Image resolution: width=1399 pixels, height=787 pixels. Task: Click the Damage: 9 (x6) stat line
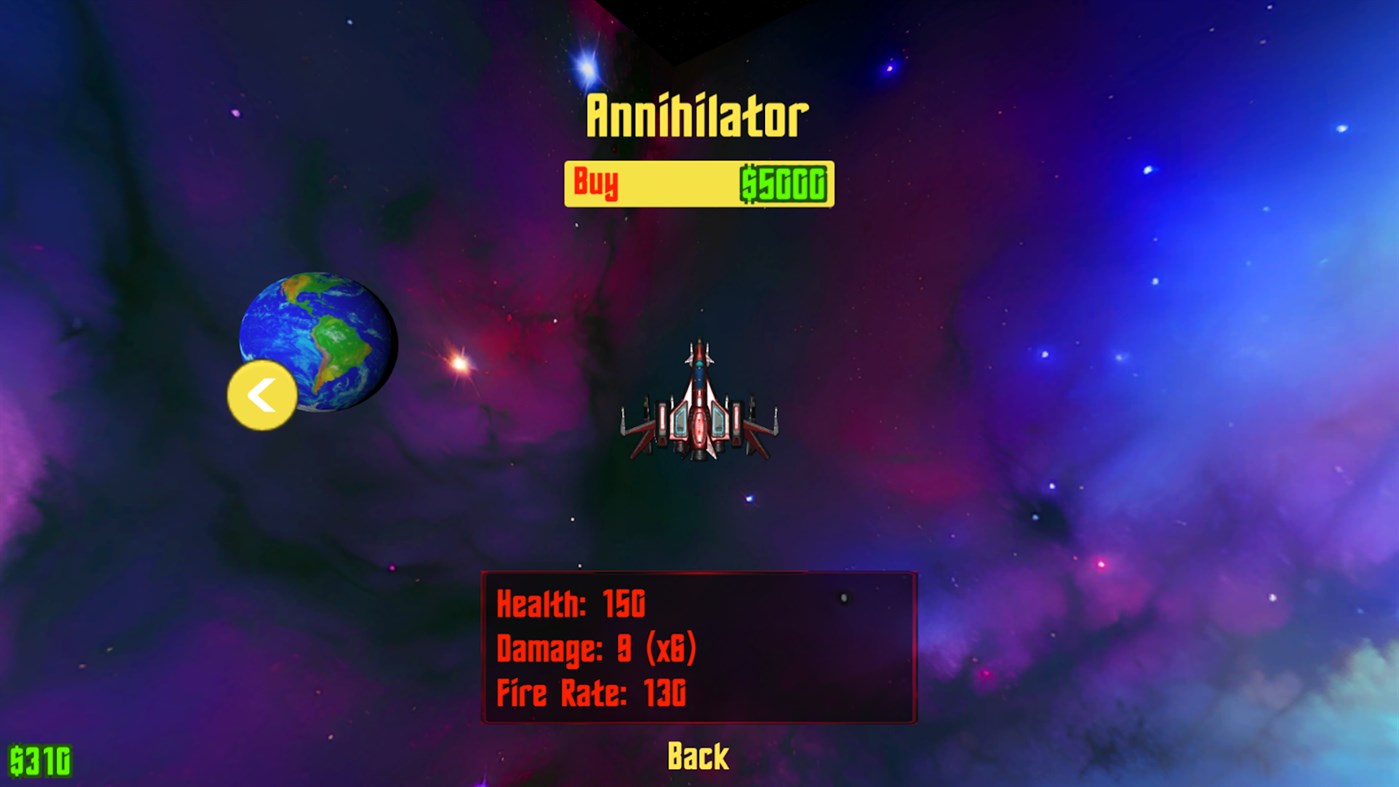point(597,648)
